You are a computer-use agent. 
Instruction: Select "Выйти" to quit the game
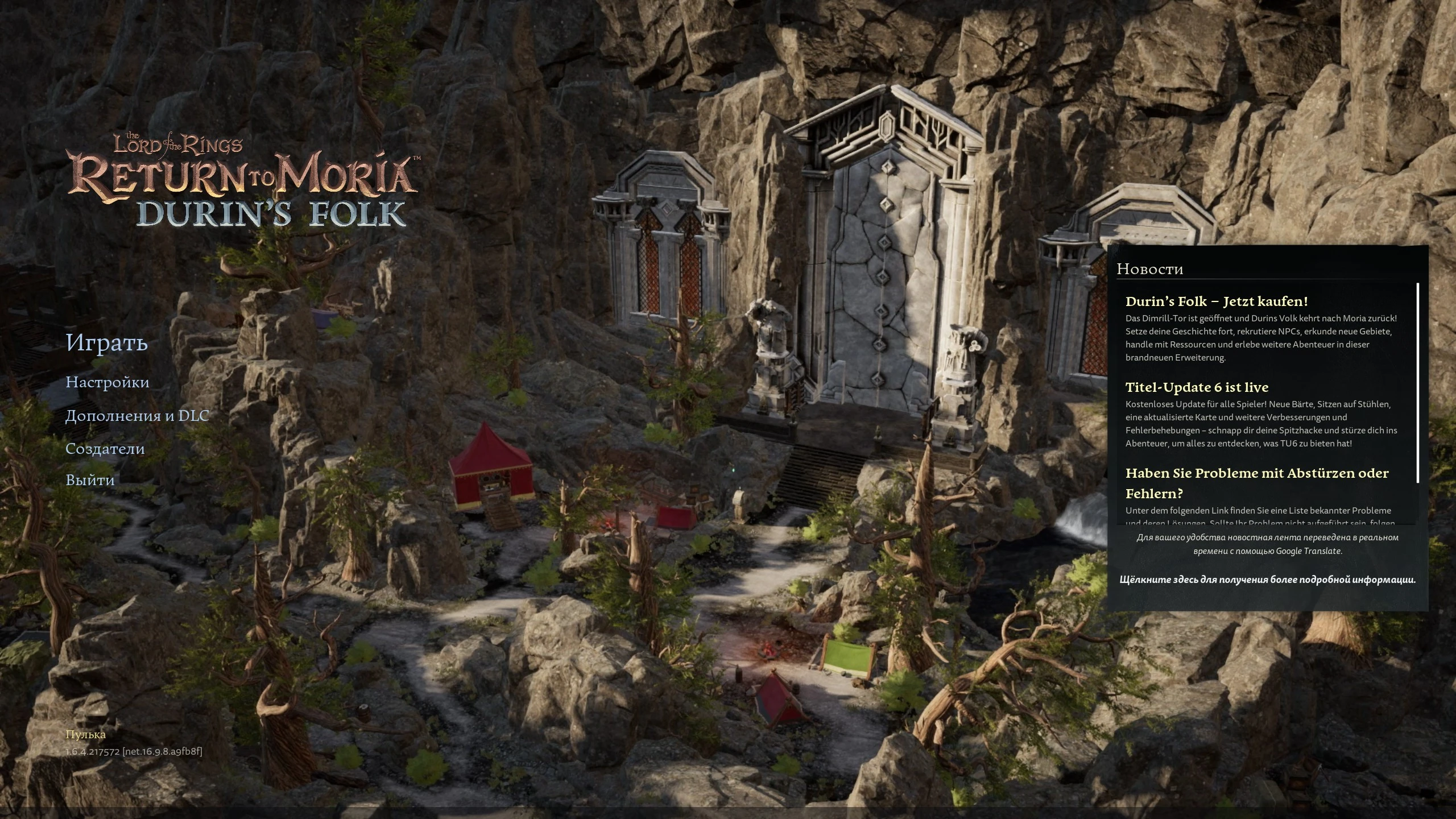pyautogui.click(x=90, y=480)
